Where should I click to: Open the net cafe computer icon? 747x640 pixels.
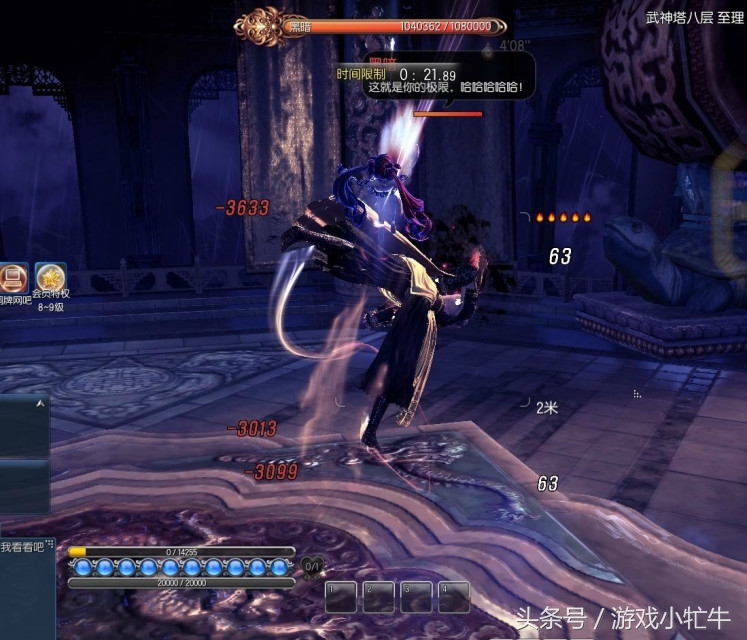click(13, 277)
